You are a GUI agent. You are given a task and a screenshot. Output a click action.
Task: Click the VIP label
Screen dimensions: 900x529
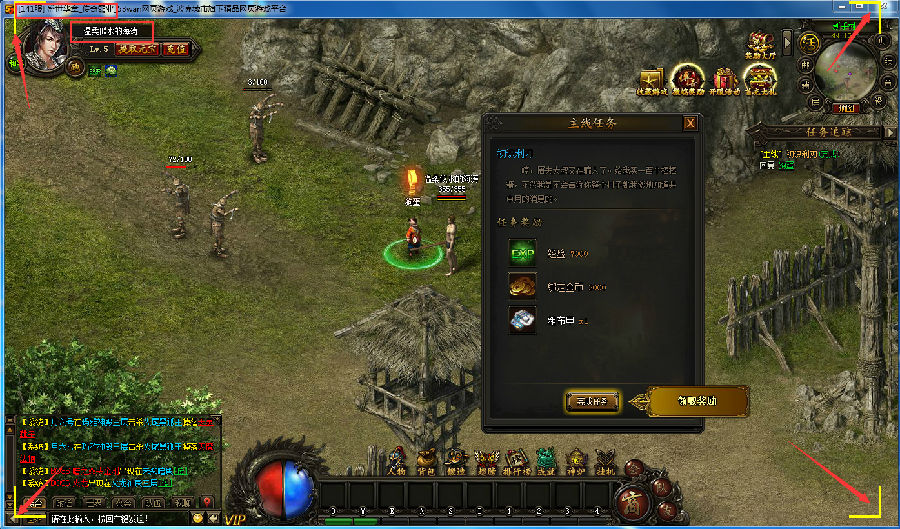pyautogui.click(x=235, y=519)
